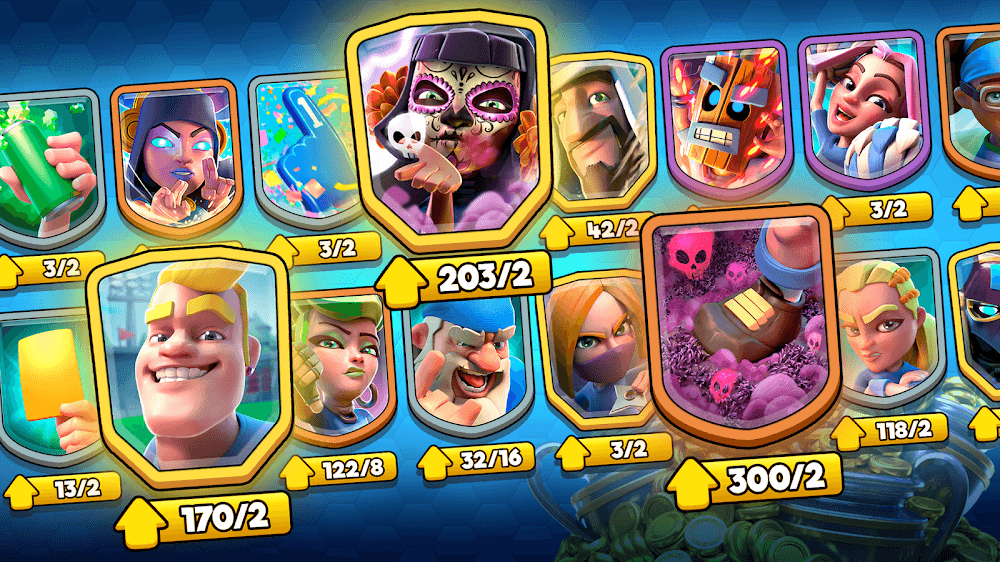Tap the 170/2 upgrade arrow label

205,517
